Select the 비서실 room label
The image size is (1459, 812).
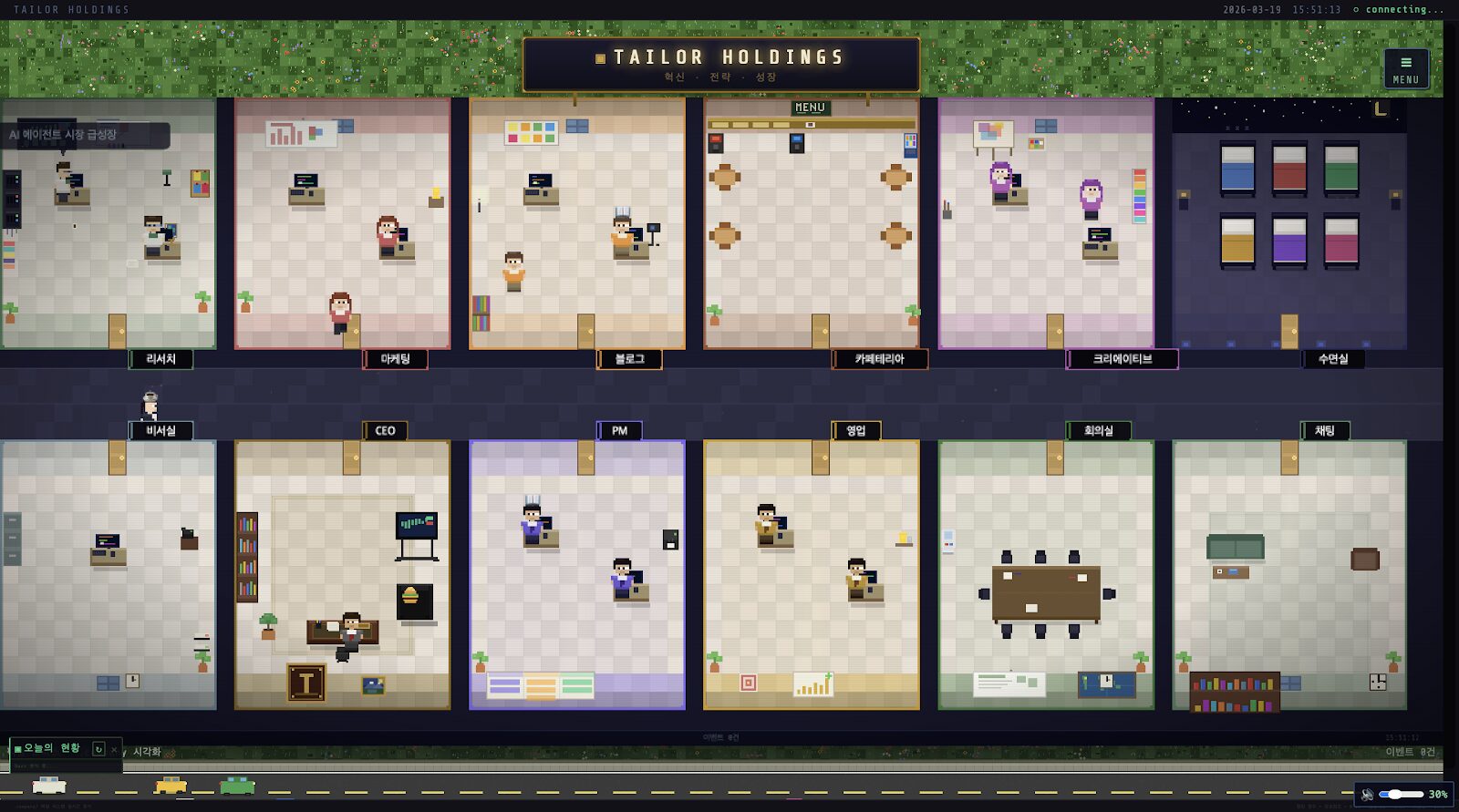pos(160,431)
